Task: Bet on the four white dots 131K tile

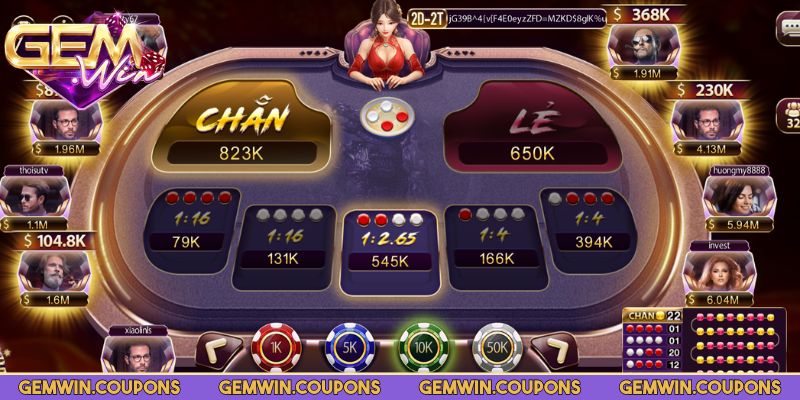Action: point(284,236)
